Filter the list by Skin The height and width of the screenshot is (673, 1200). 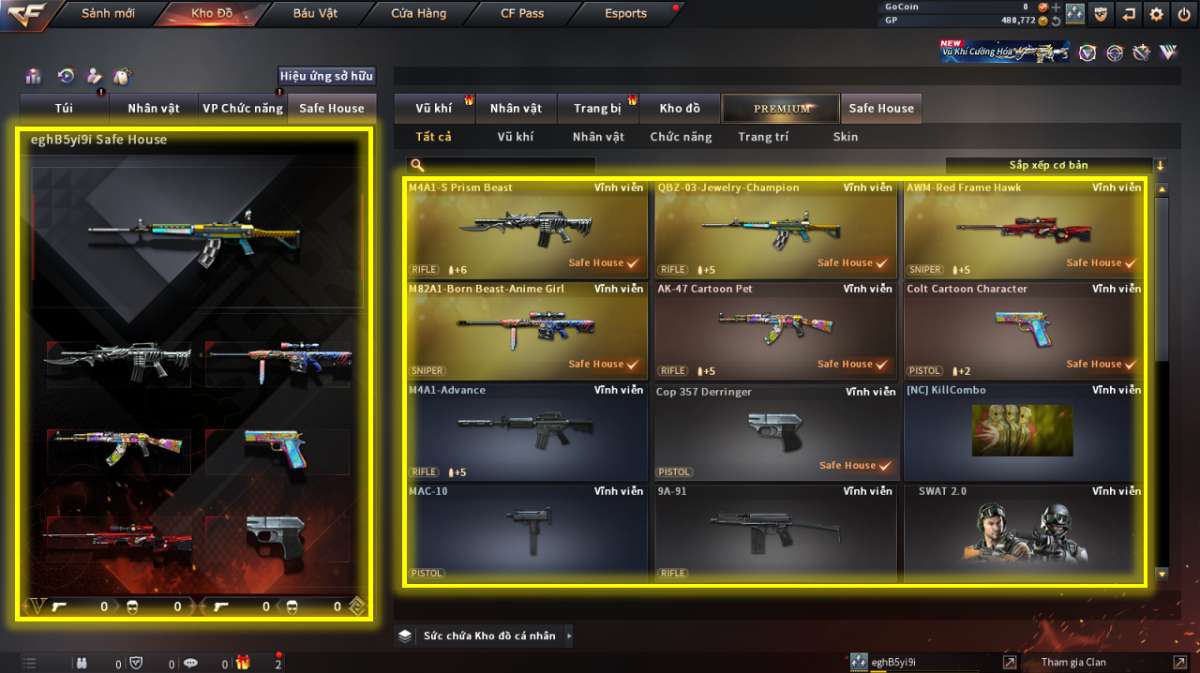[845, 137]
